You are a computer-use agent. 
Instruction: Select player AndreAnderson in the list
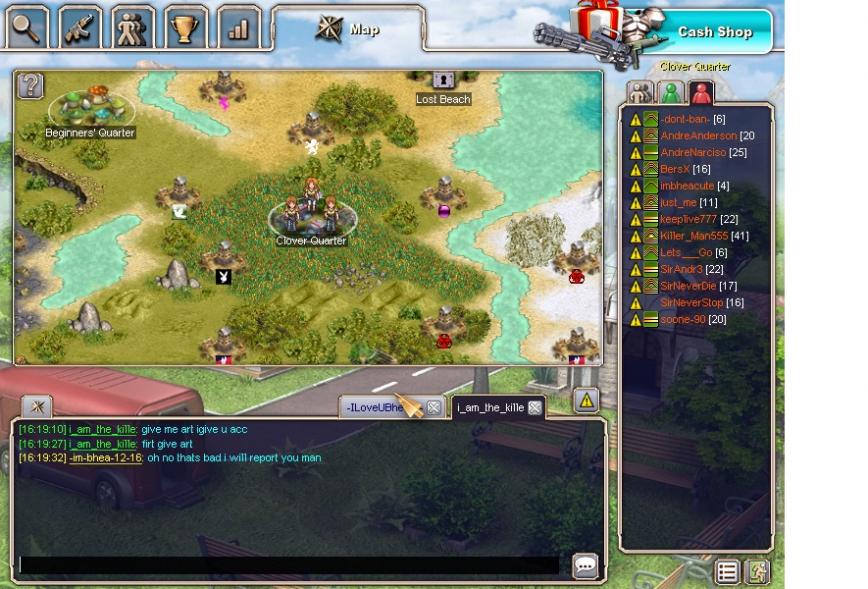(698, 136)
